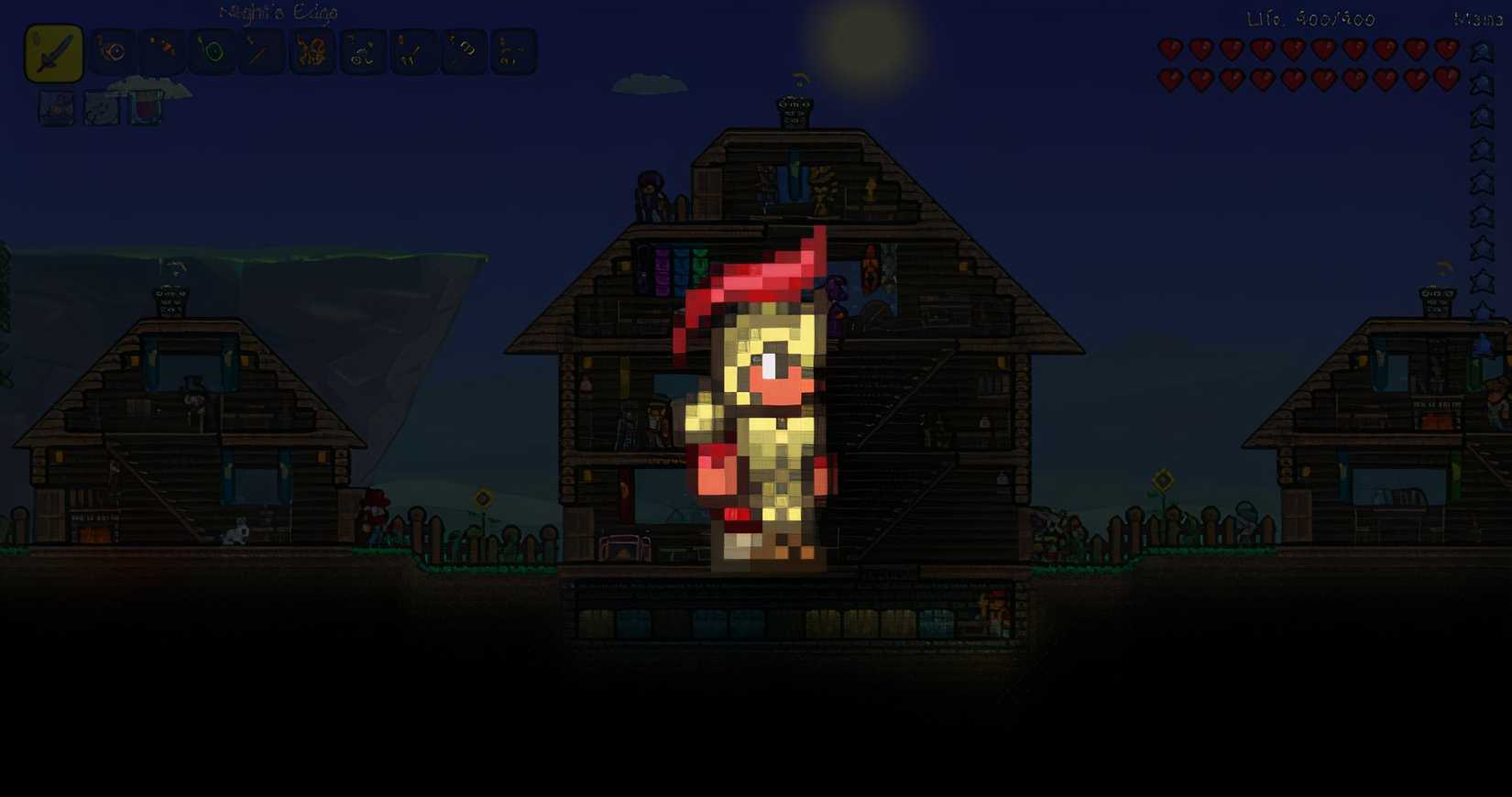Click the bottom mana star in the column

tap(1480, 307)
